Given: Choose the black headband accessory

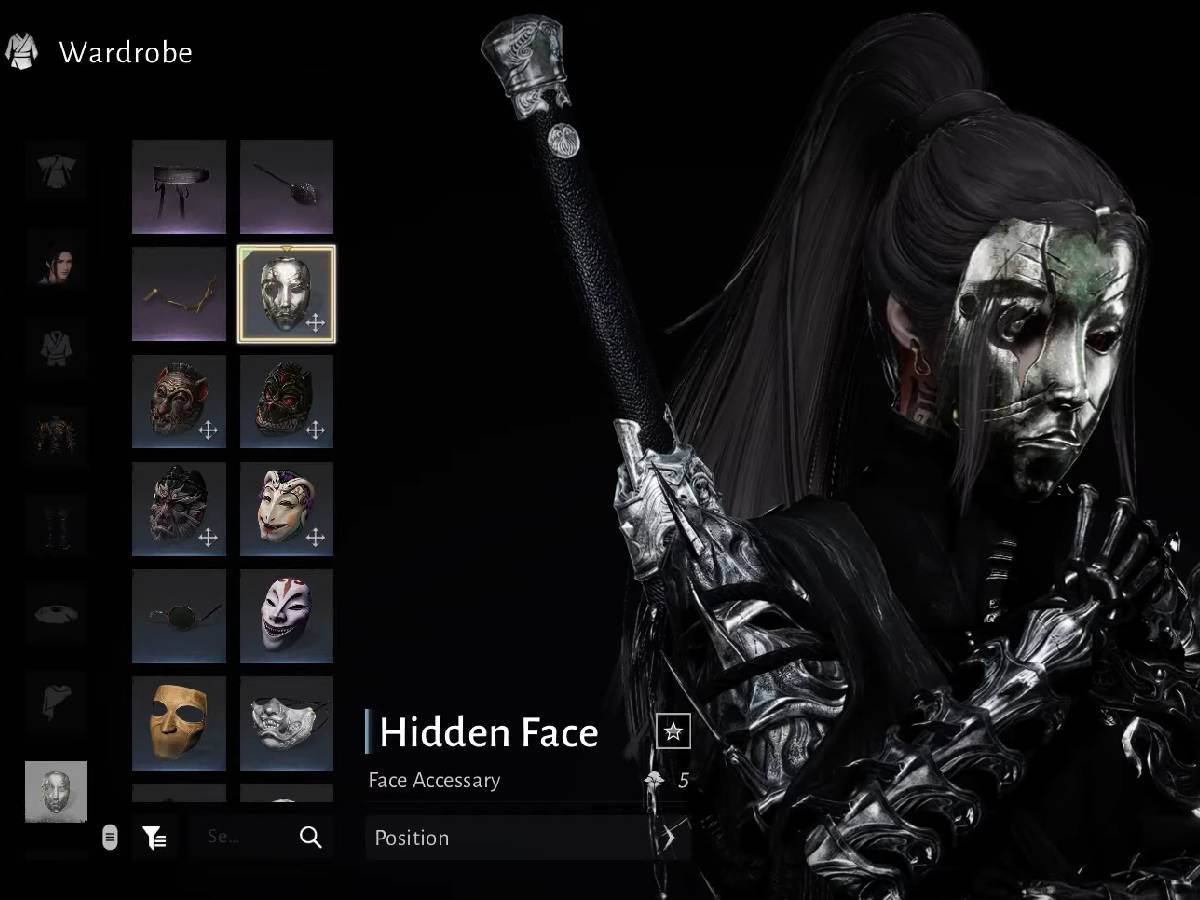Looking at the screenshot, I should tap(179, 187).
